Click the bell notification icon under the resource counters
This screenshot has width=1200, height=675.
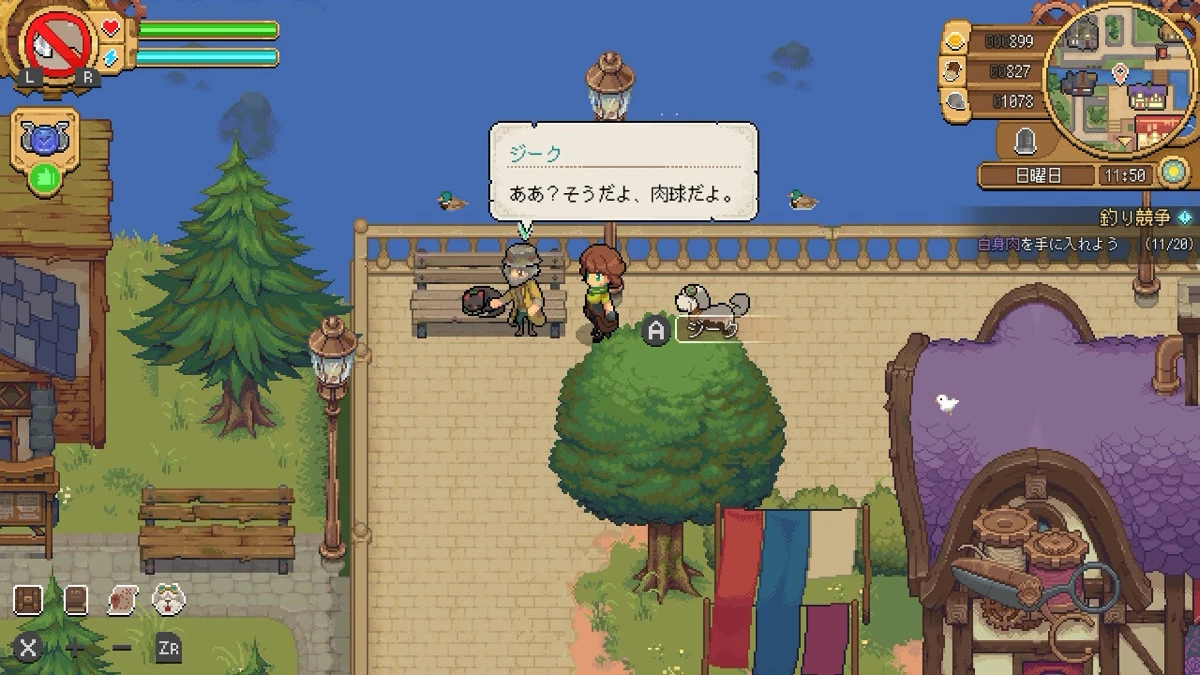[x=1025, y=142]
